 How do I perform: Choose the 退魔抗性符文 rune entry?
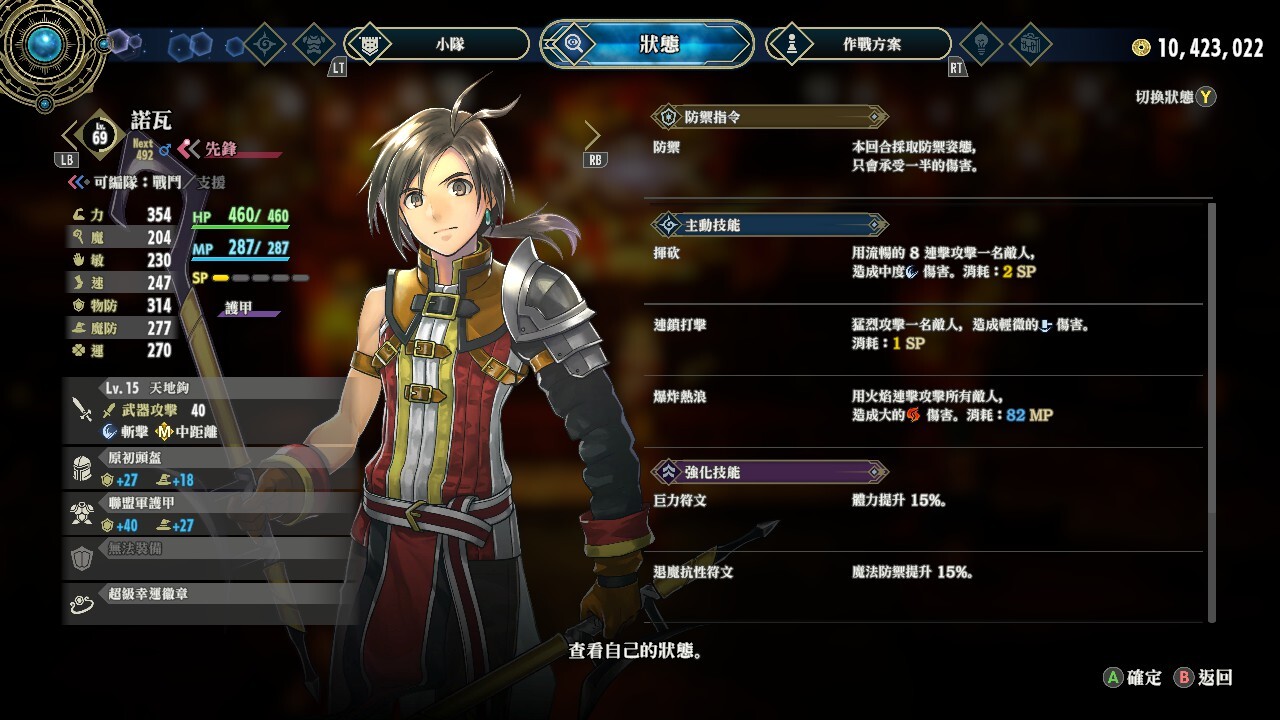coord(920,573)
